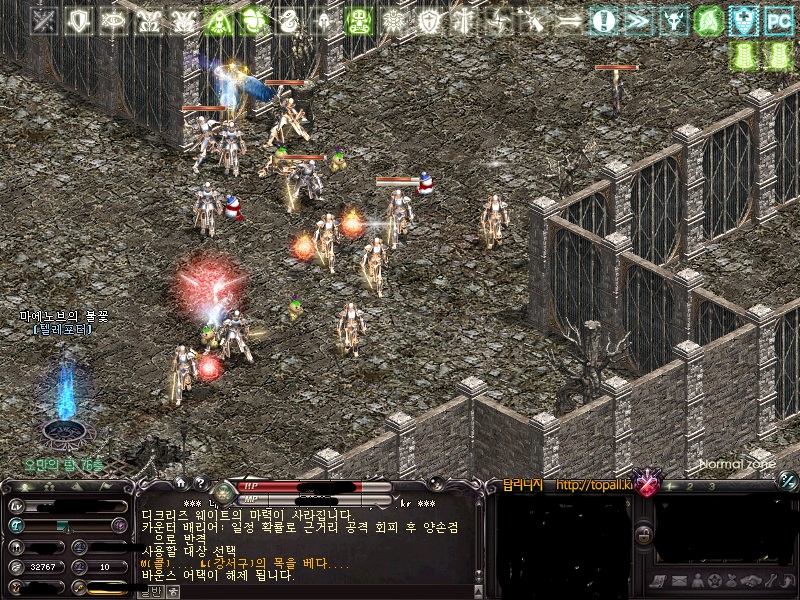Open the scroll map menu icon
Viewport: 800px width, 600px height.
coord(658,581)
